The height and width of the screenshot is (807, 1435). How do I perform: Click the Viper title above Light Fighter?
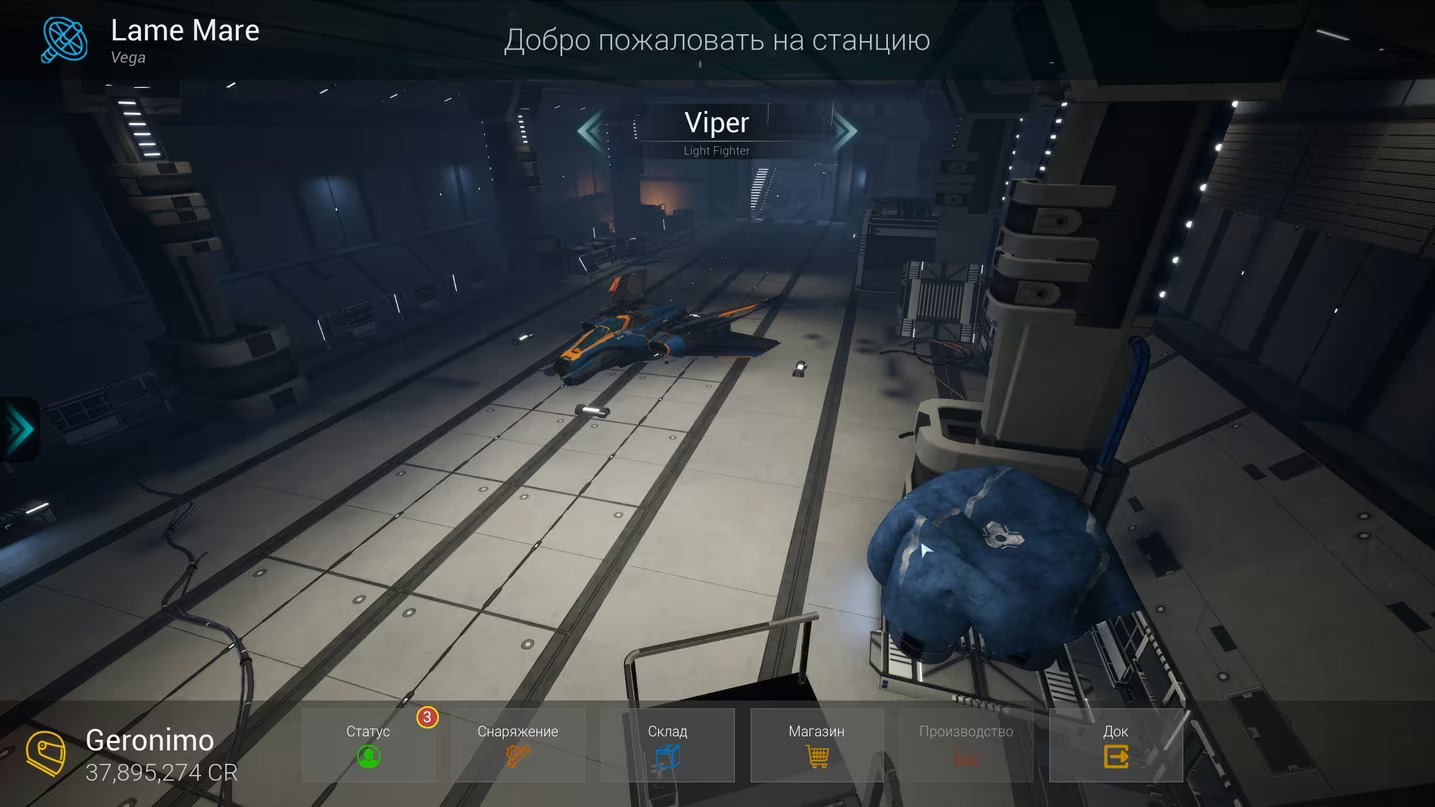(x=716, y=122)
